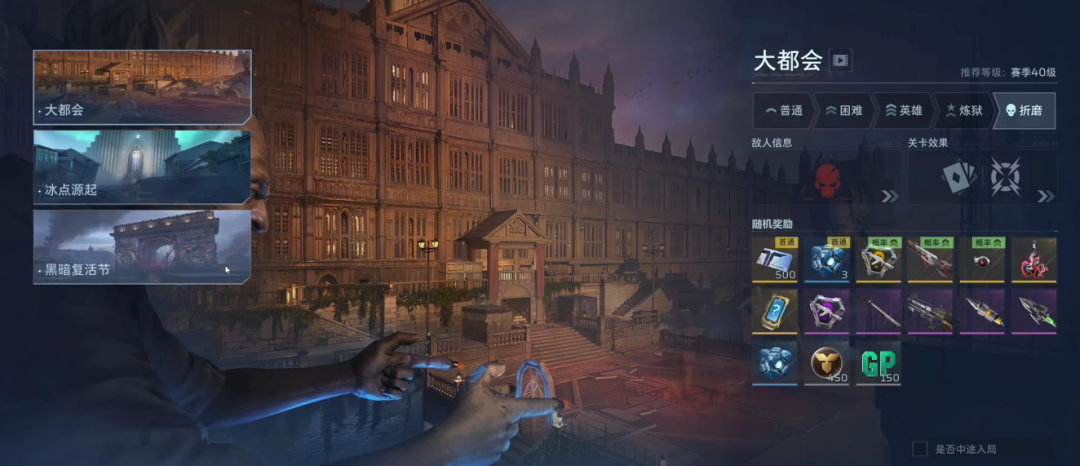Switch to 普通 difficulty tab

[783, 110]
